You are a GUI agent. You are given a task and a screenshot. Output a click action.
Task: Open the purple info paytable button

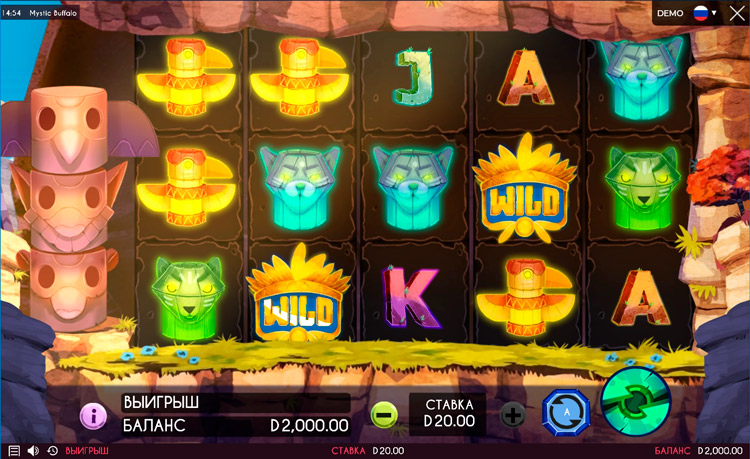pyautogui.click(x=93, y=415)
